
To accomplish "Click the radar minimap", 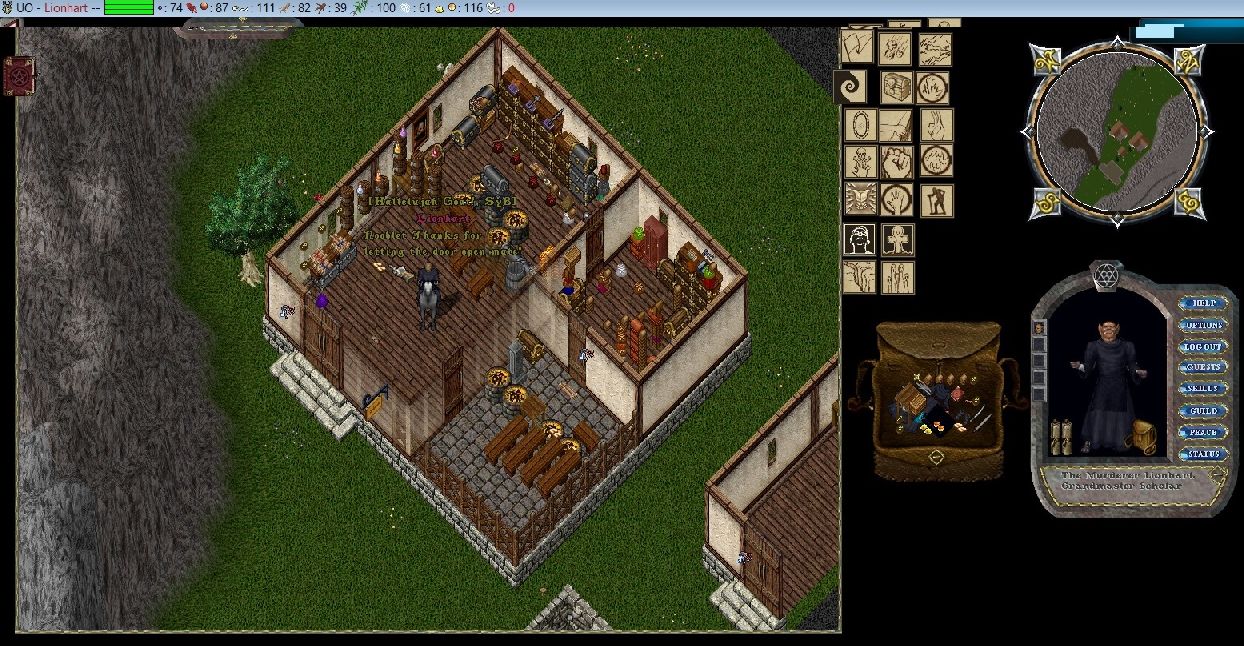I will 1116,132.
